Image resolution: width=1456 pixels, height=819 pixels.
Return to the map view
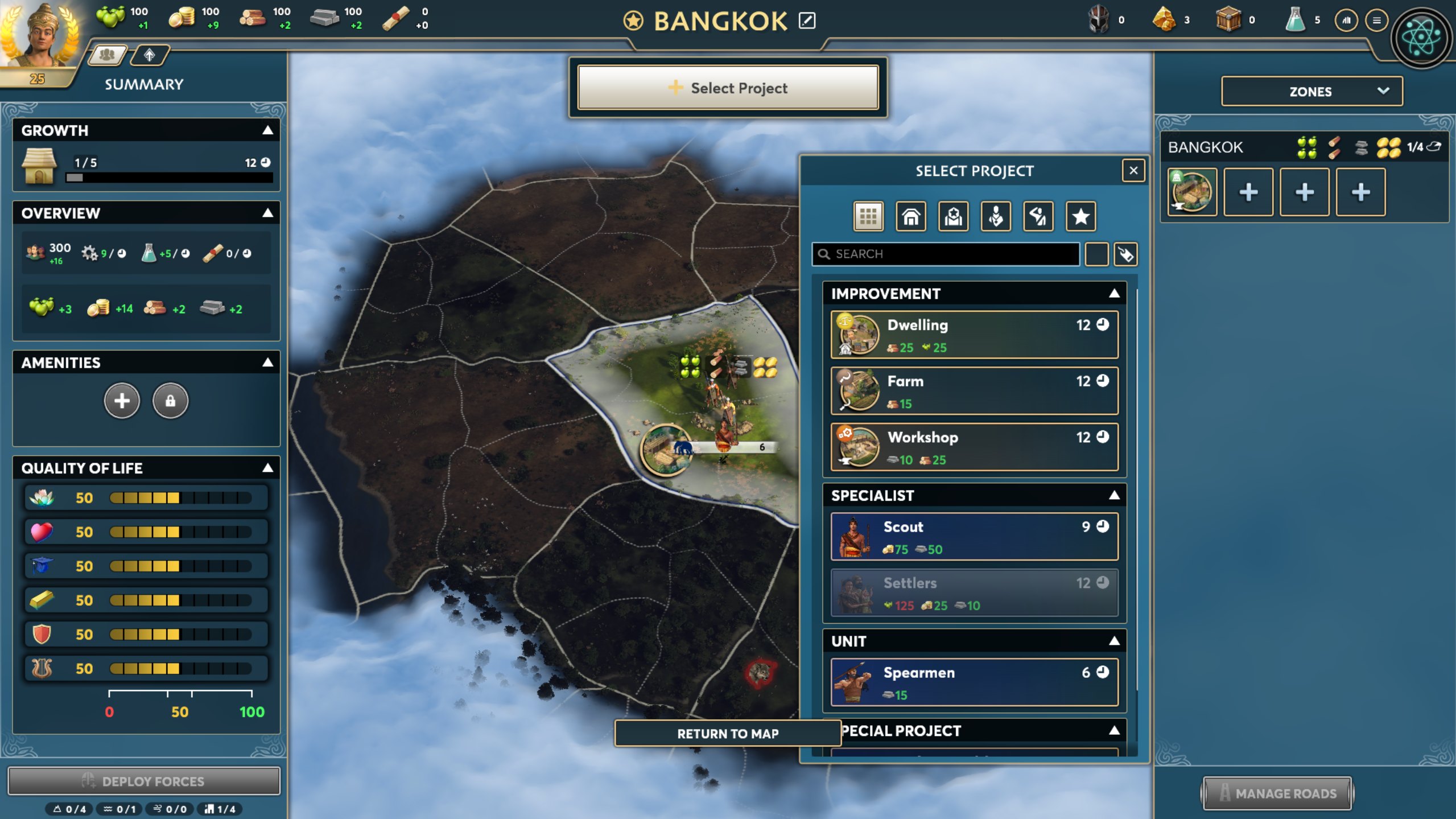[727, 734]
